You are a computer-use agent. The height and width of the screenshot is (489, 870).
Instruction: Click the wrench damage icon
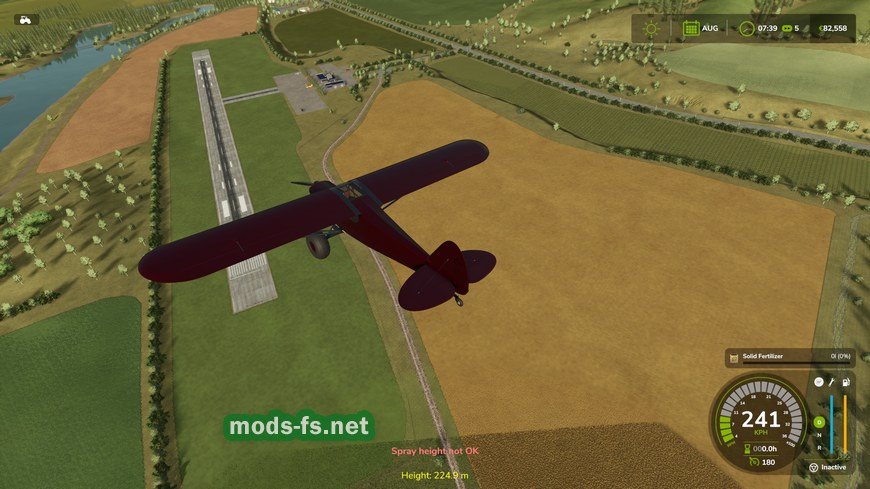pyautogui.click(x=832, y=382)
